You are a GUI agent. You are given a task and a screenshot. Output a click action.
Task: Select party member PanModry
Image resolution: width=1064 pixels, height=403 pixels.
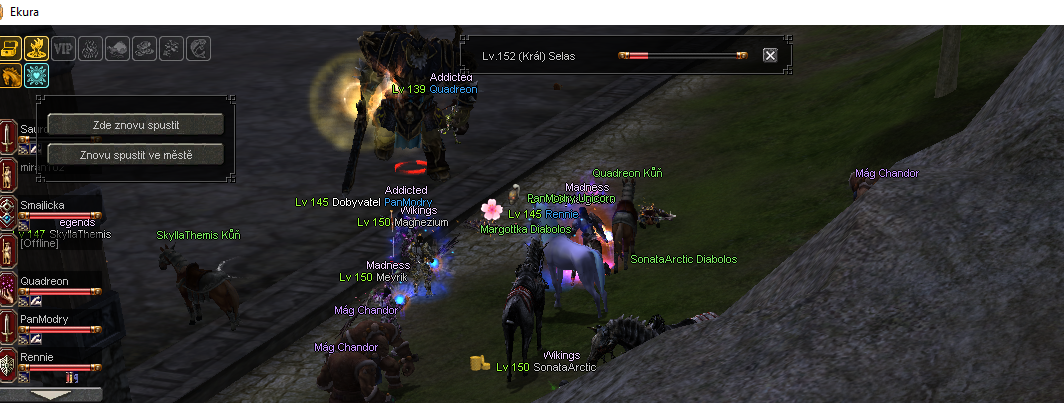pyautogui.click(x=43, y=319)
